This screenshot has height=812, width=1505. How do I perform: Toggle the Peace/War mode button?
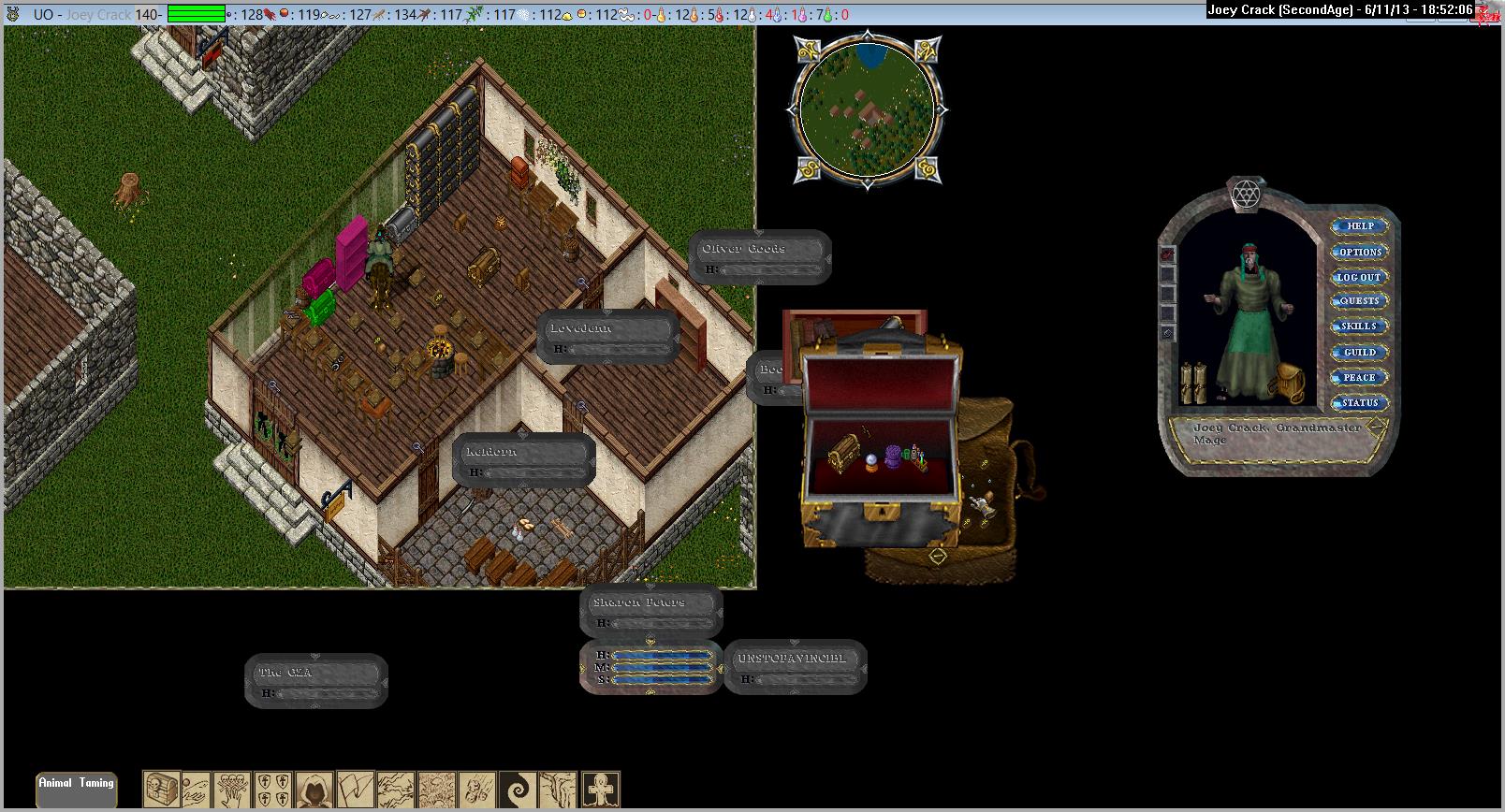[x=1360, y=377]
